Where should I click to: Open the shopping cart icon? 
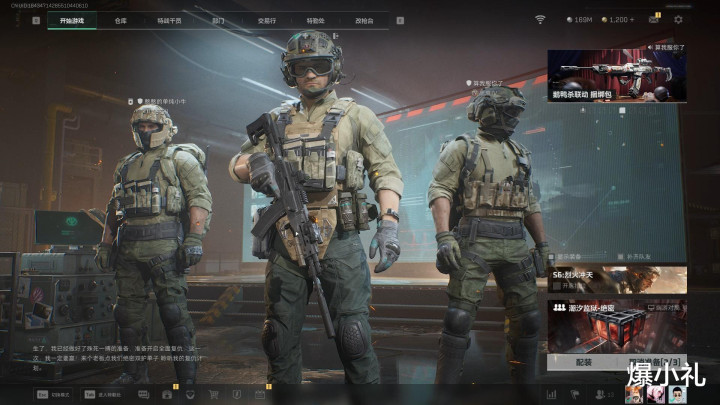click(x=213, y=394)
